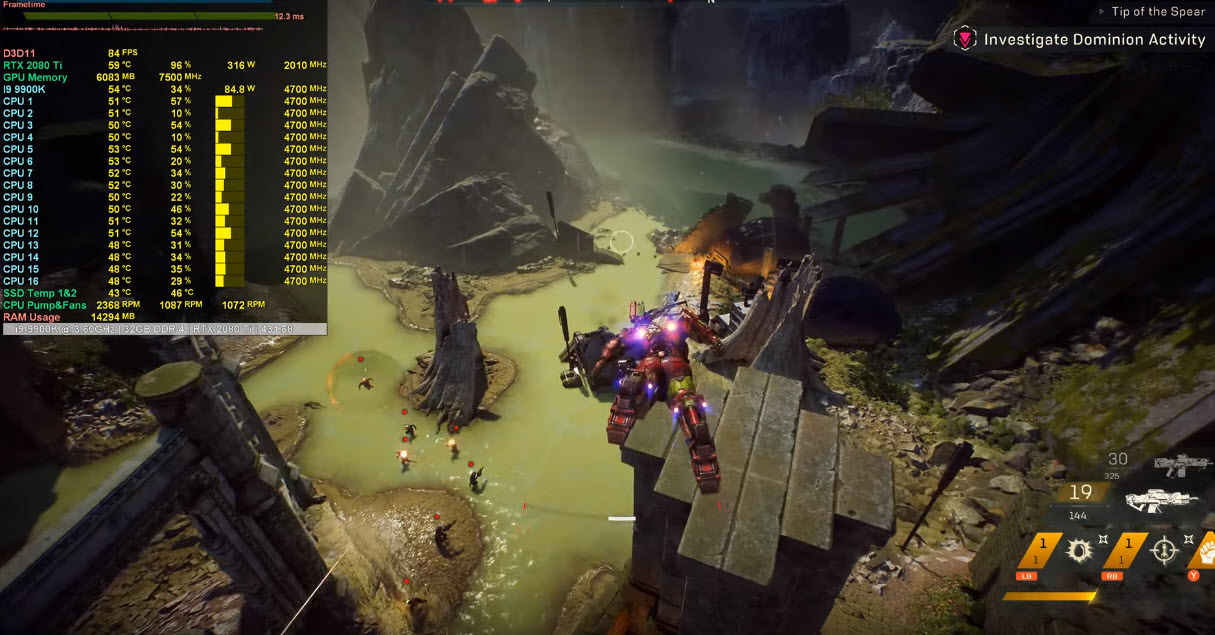Click the pink hexagonal objective marker icon
The width and height of the screenshot is (1215, 635).
(965, 40)
